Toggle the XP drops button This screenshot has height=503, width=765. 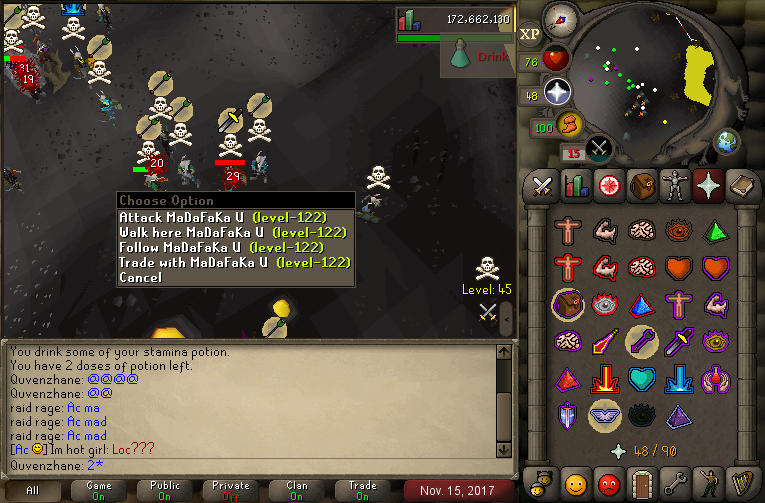point(530,33)
